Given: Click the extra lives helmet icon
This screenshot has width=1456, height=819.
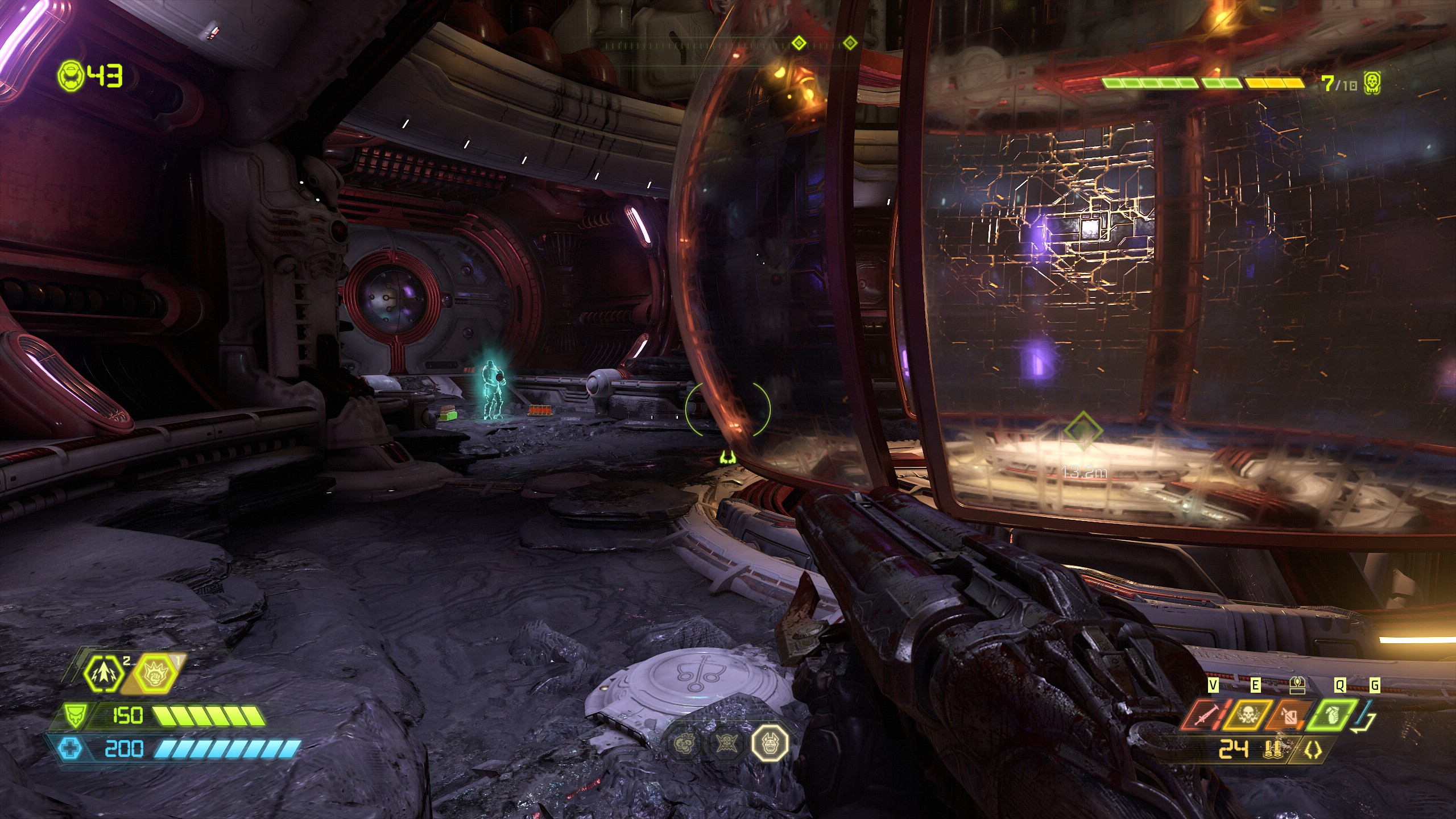Looking at the screenshot, I should point(71,76).
